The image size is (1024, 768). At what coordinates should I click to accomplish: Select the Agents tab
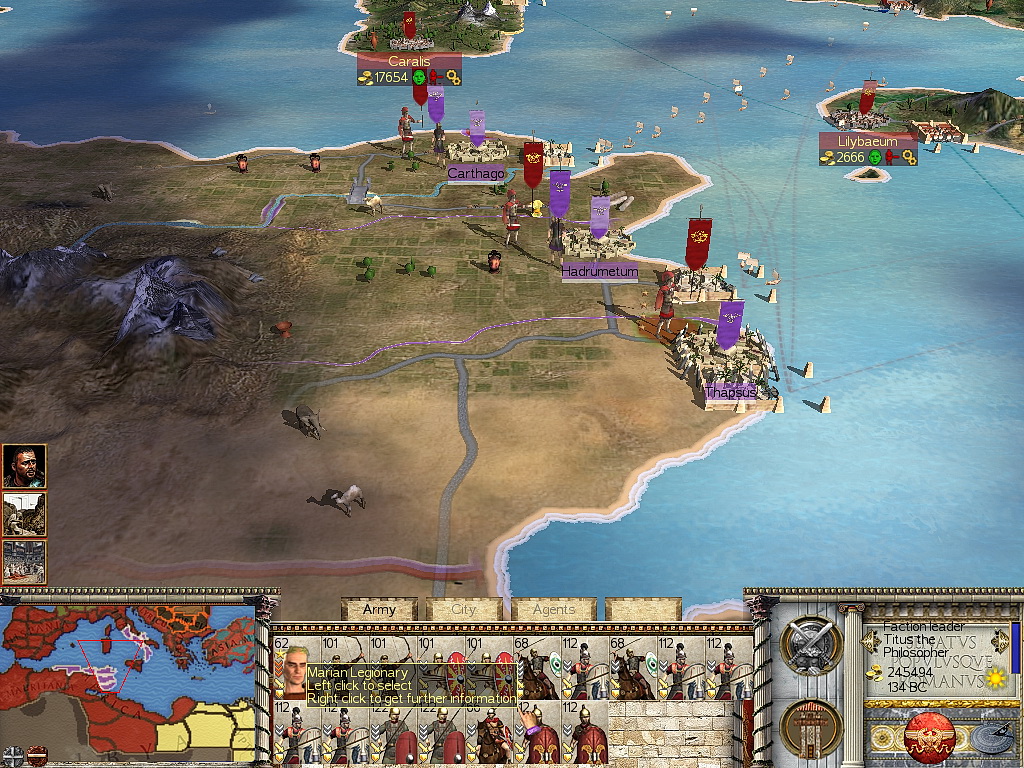pos(553,609)
